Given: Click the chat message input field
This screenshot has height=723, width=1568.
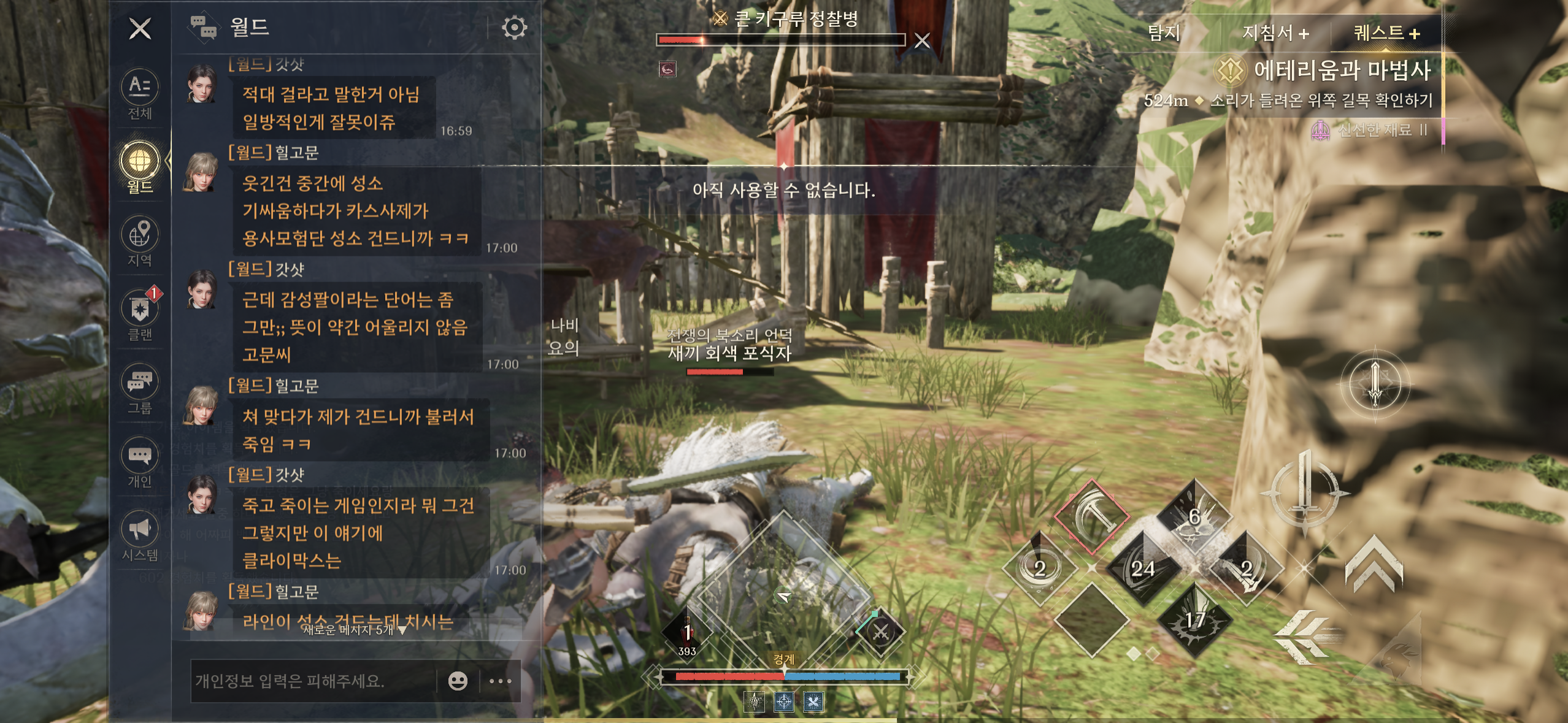Looking at the screenshot, I should 313,681.
